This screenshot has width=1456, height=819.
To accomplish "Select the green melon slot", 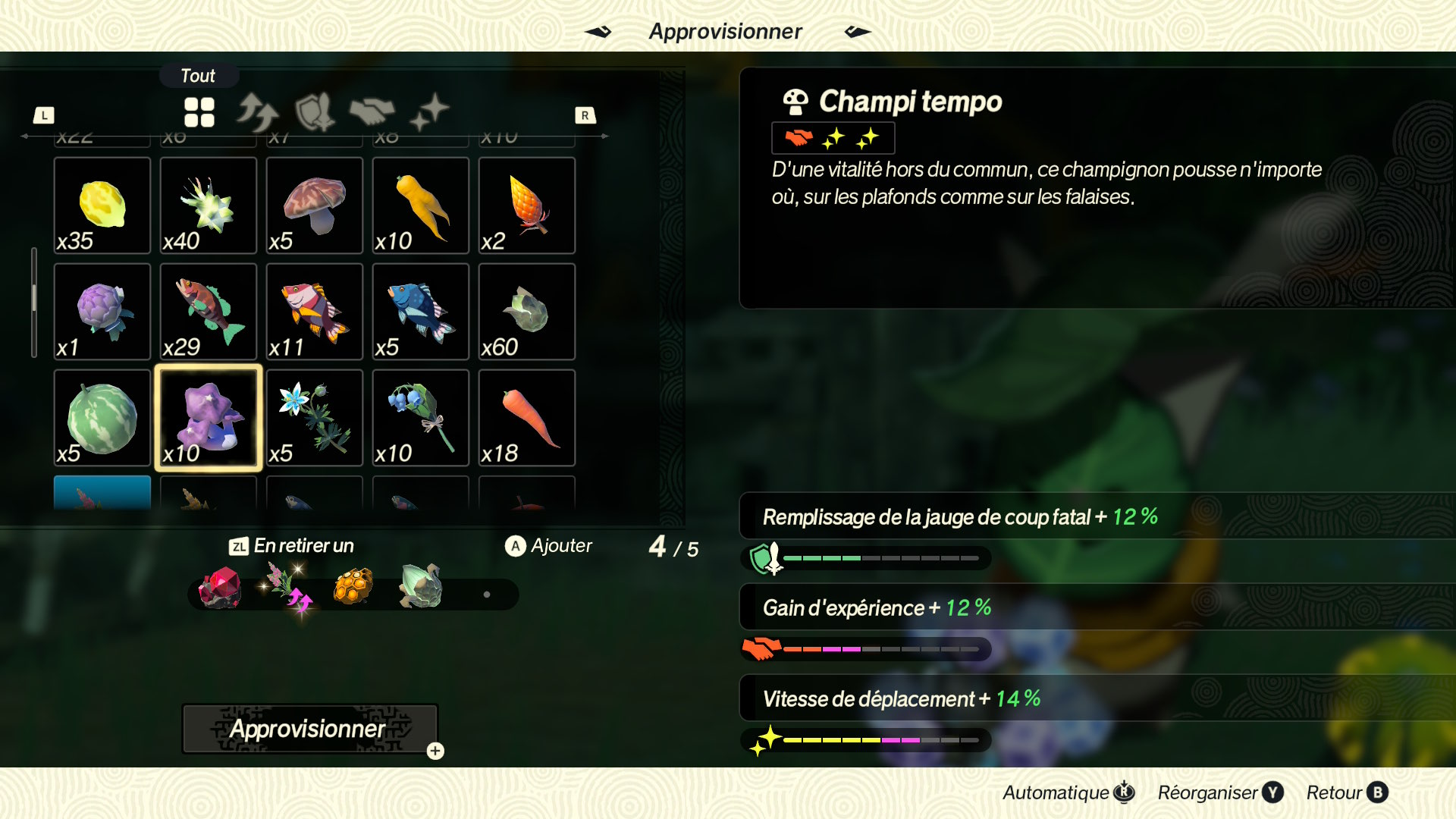I will point(102,418).
